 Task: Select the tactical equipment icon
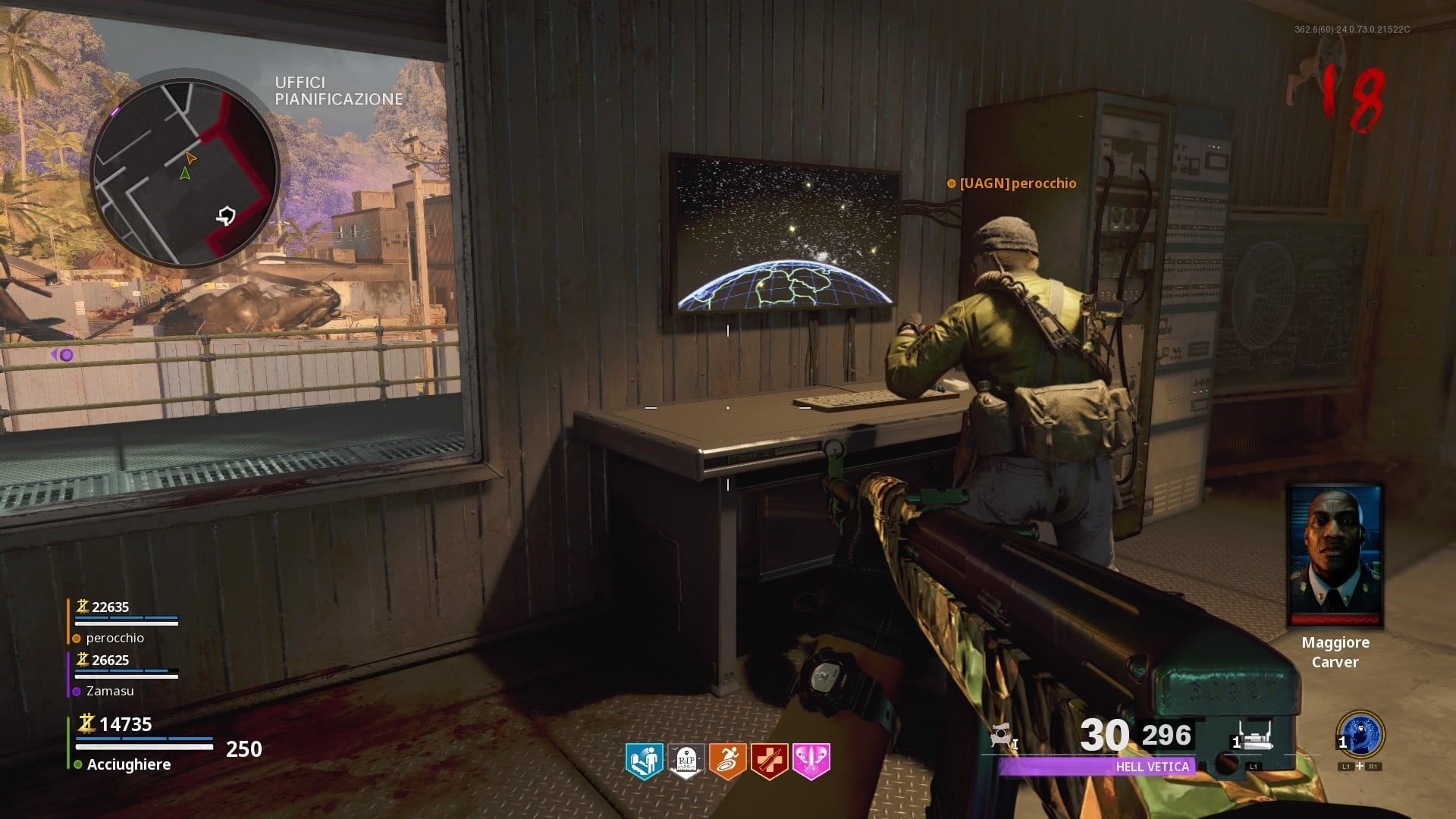pos(1254,737)
